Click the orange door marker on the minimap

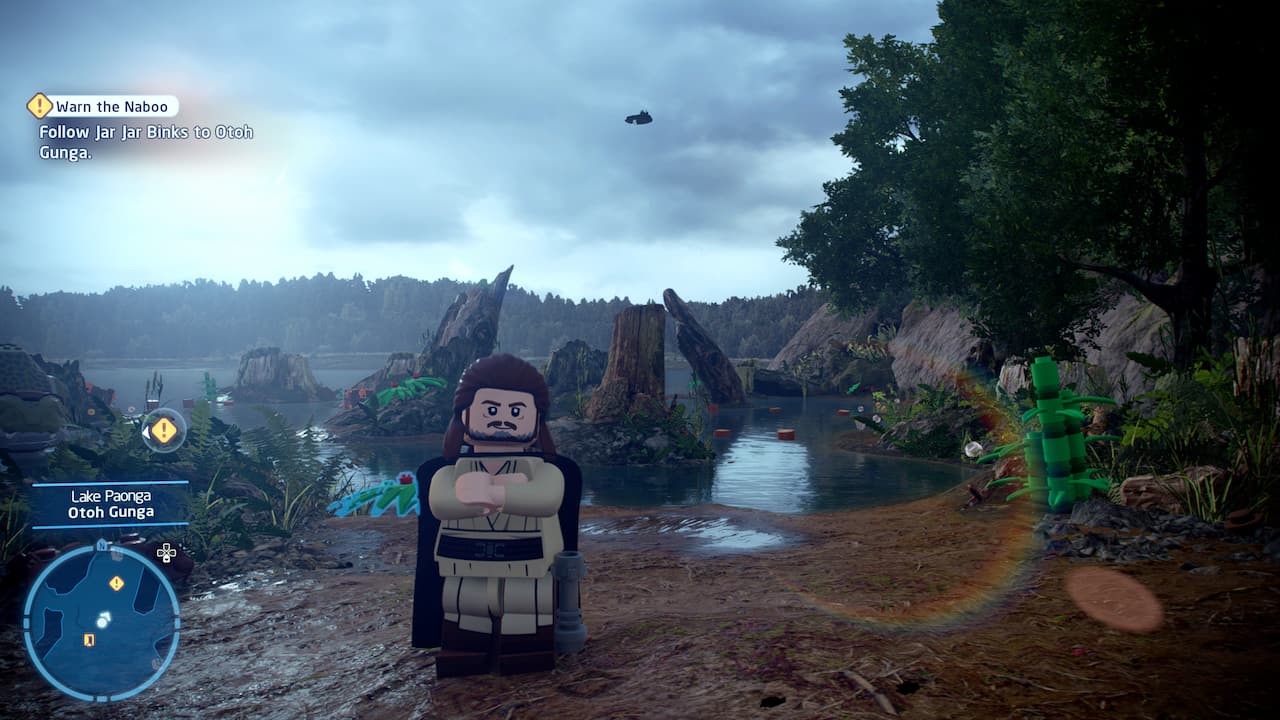[89, 639]
